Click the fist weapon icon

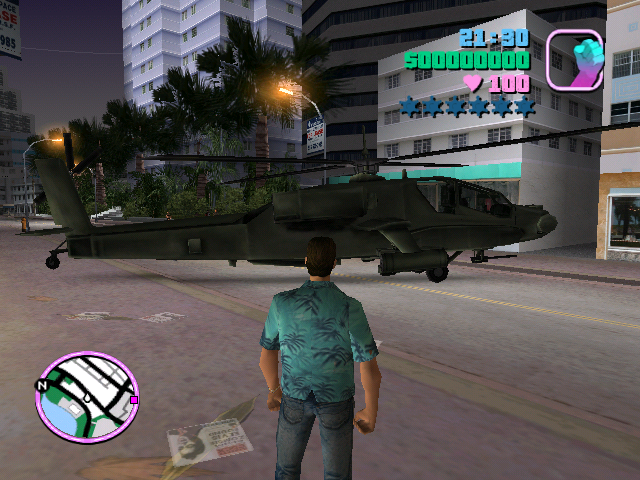click(x=574, y=59)
